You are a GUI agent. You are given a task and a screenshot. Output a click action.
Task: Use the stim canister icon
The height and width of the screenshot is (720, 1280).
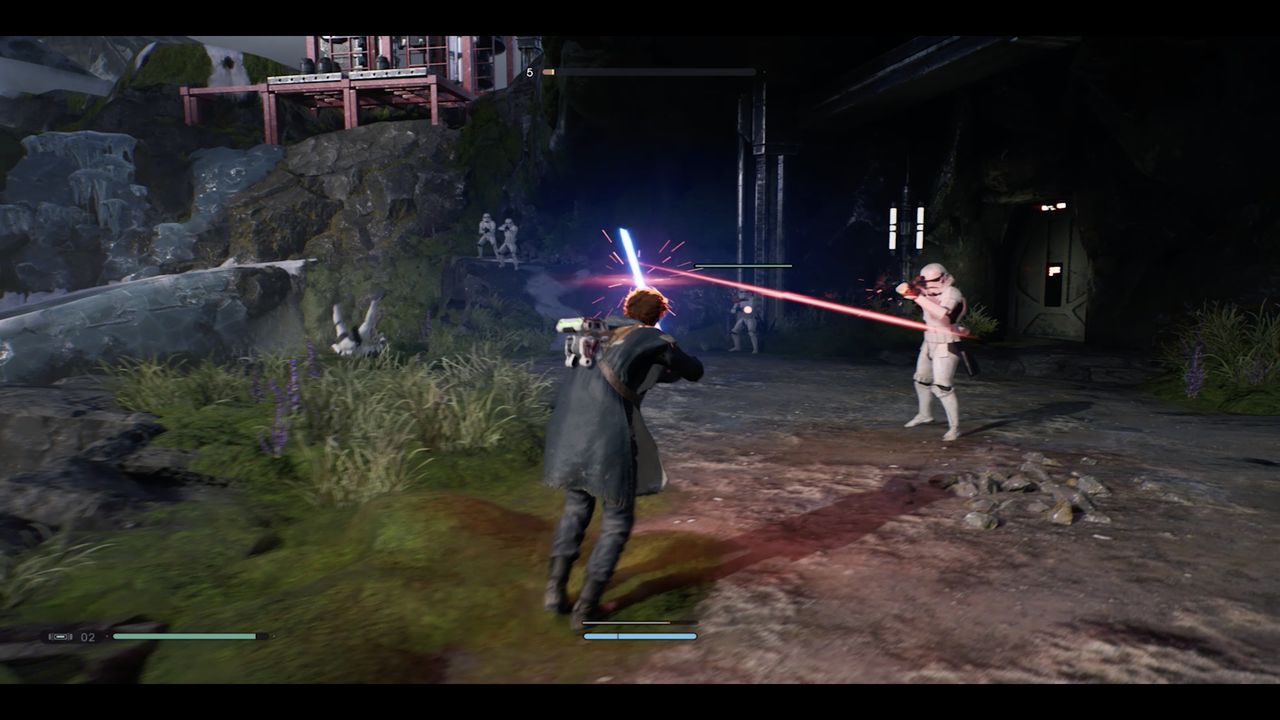[60, 636]
